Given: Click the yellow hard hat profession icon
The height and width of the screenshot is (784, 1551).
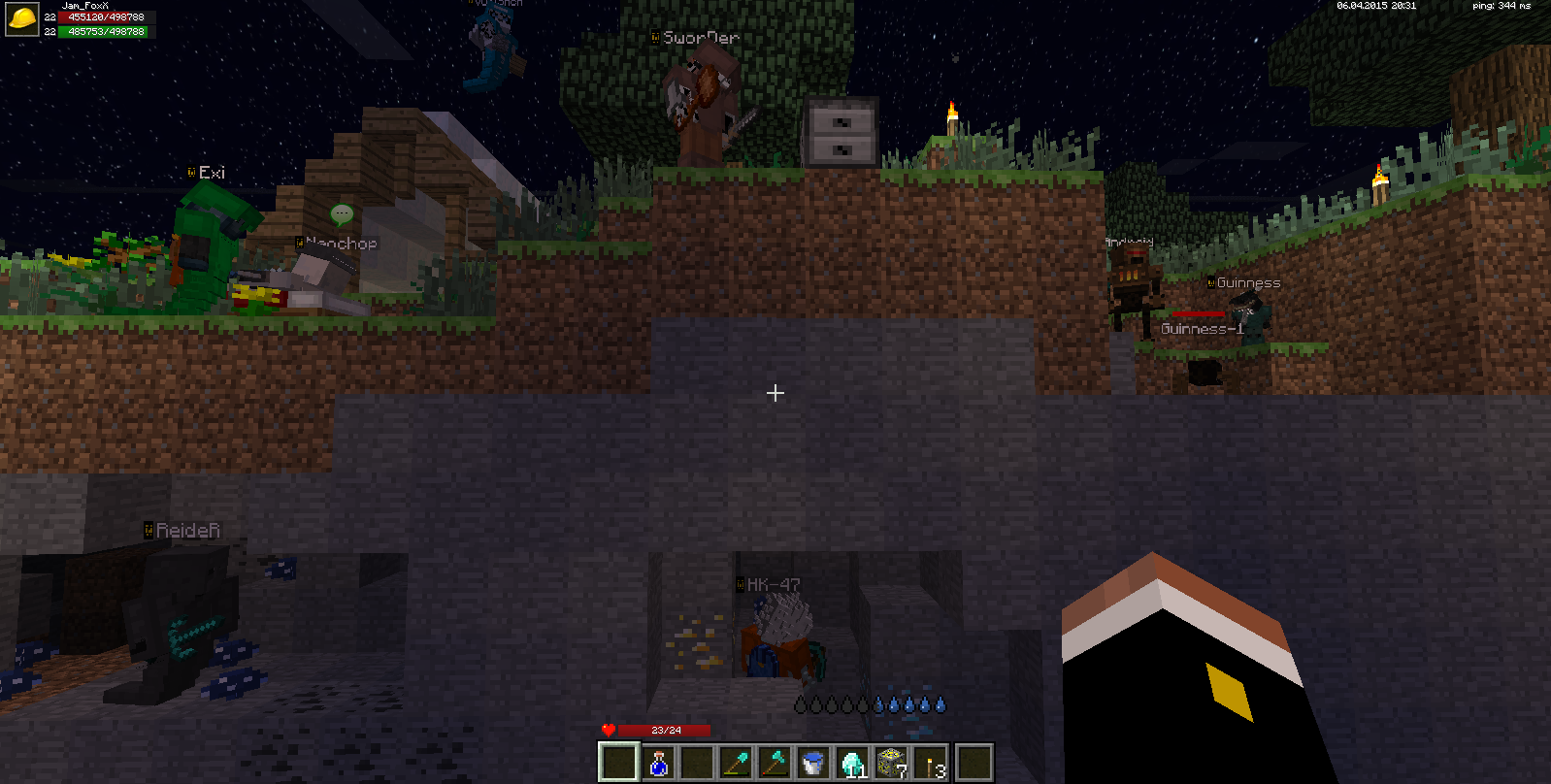Looking at the screenshot, I should (x=21, y=18).
